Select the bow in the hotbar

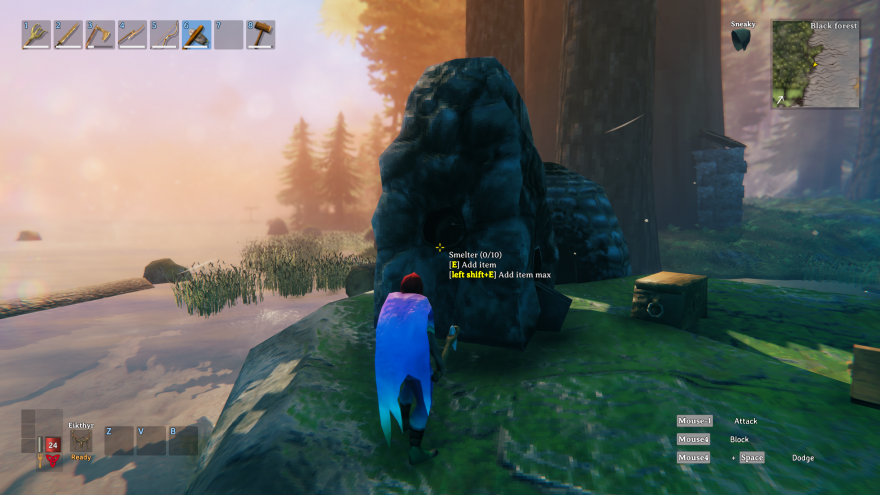(x=164, y=35)
